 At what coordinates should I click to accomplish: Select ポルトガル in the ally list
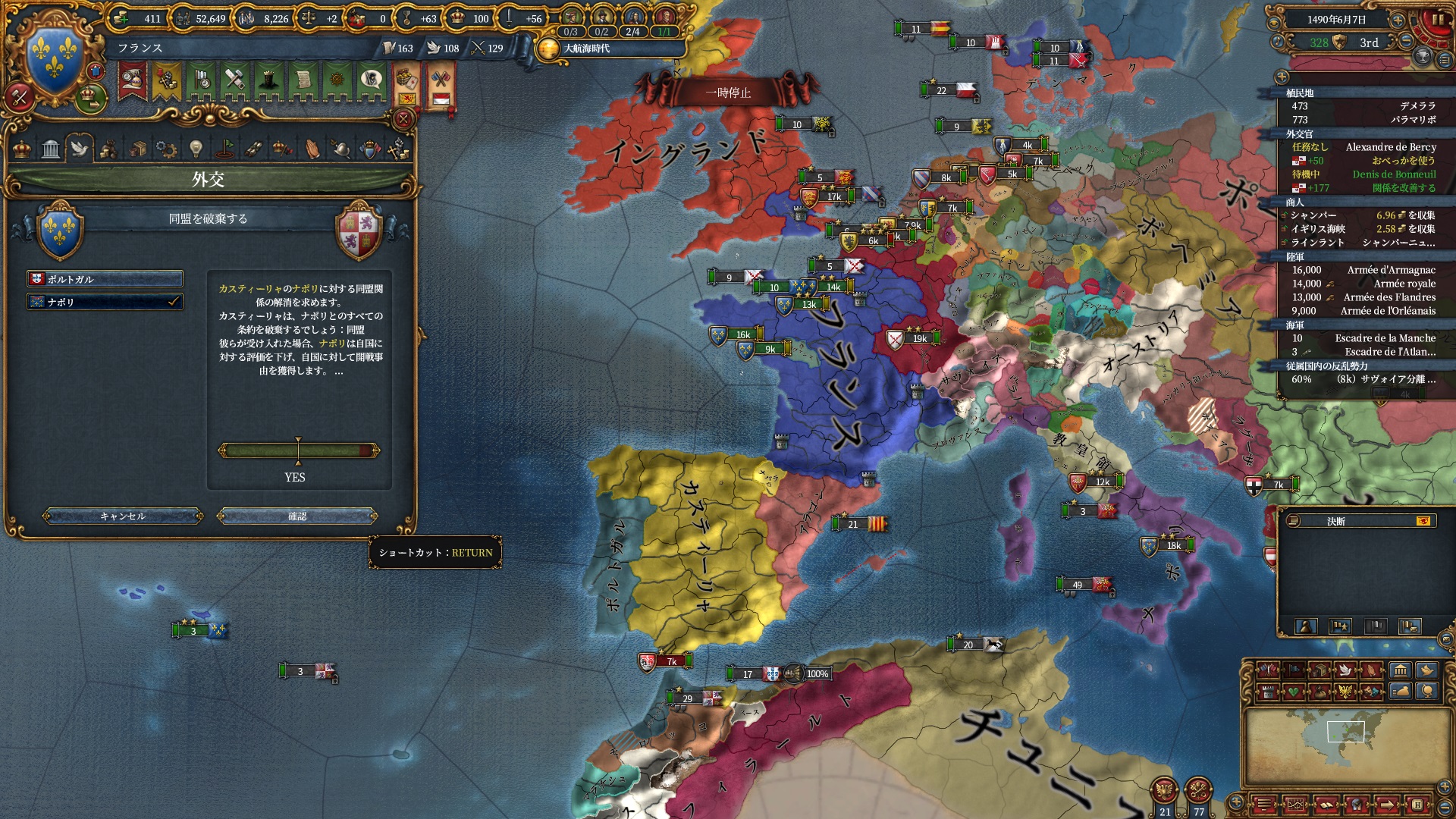coord(105,279)
